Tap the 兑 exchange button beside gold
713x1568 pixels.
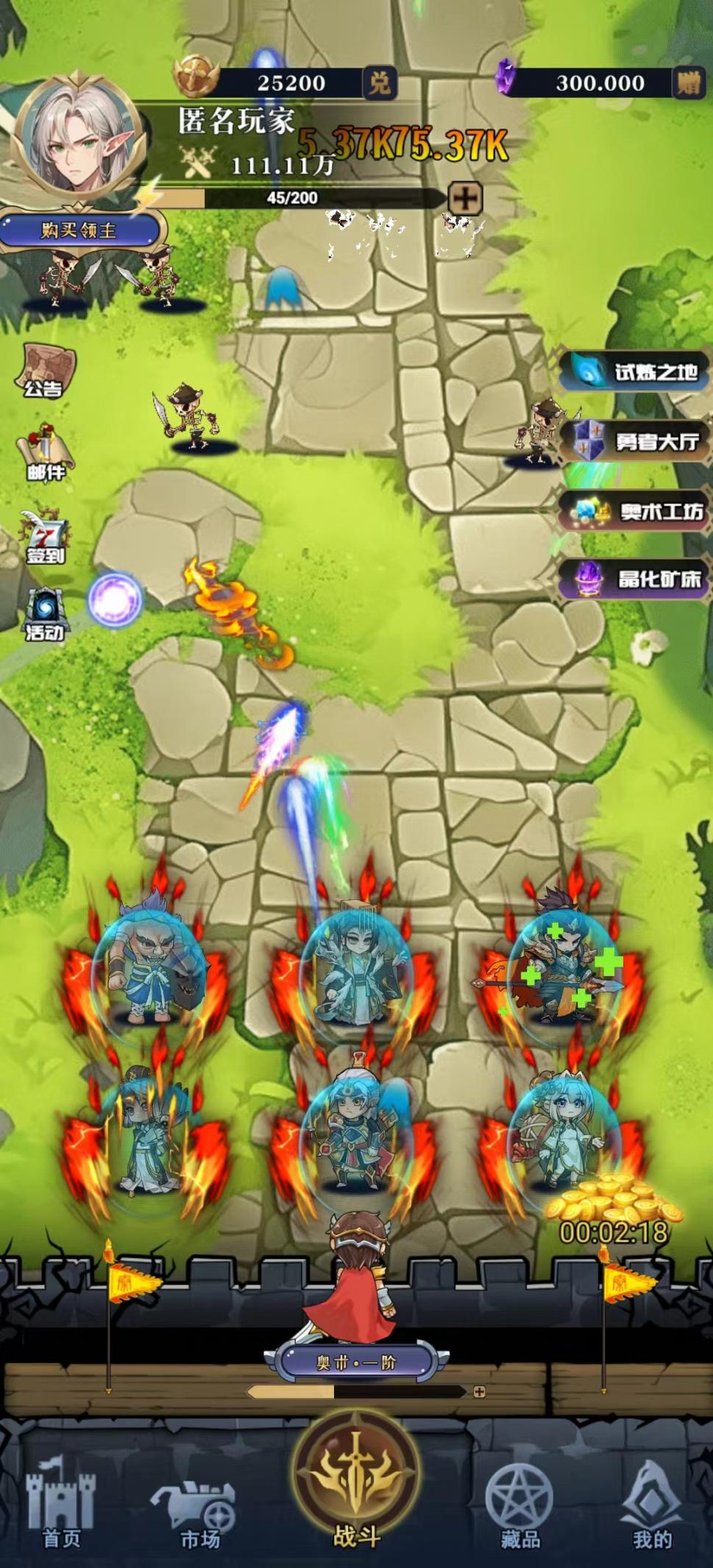click(x=380, y=83)
